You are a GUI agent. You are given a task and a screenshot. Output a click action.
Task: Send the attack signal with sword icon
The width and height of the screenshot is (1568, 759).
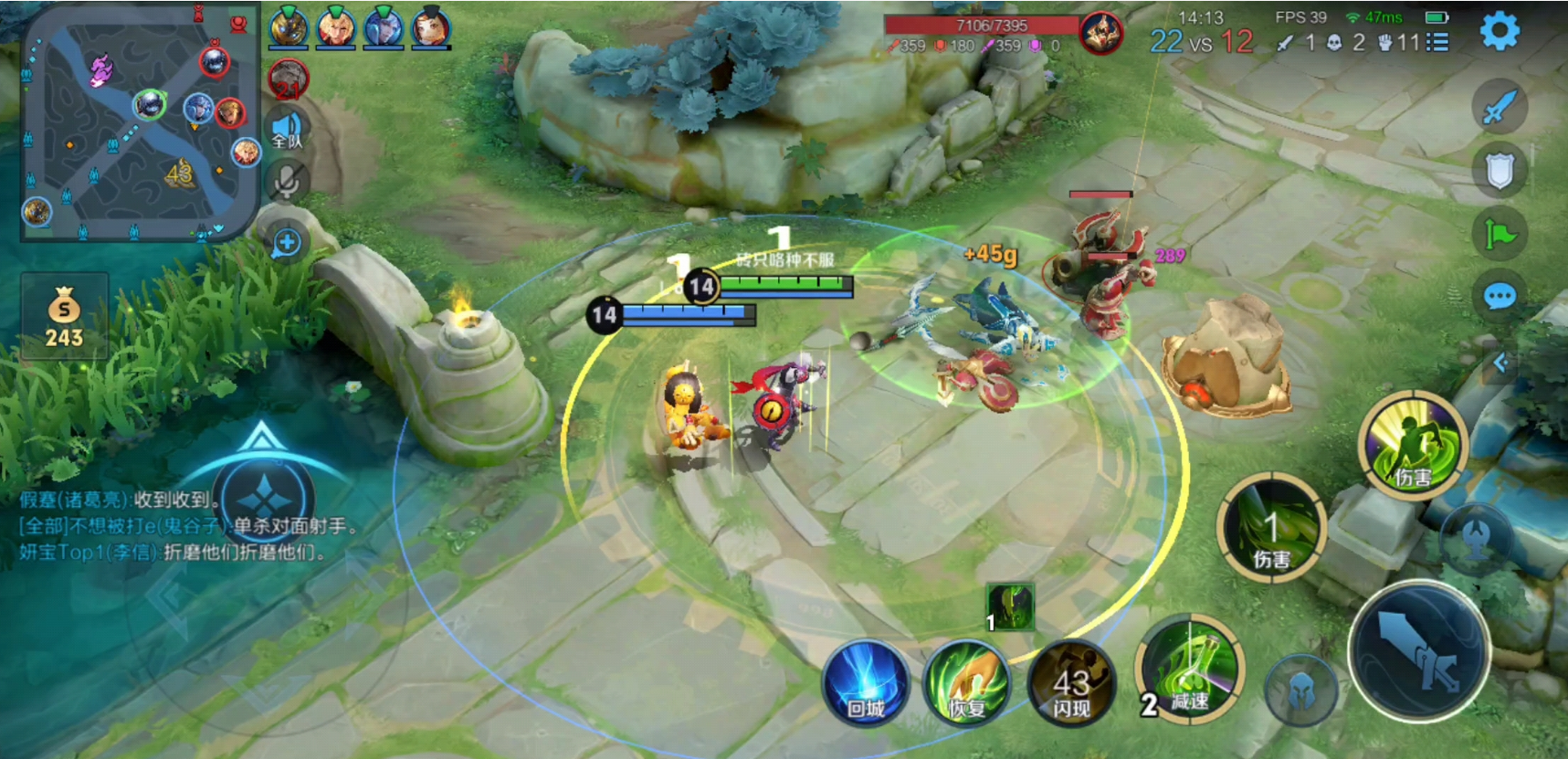1499,107
